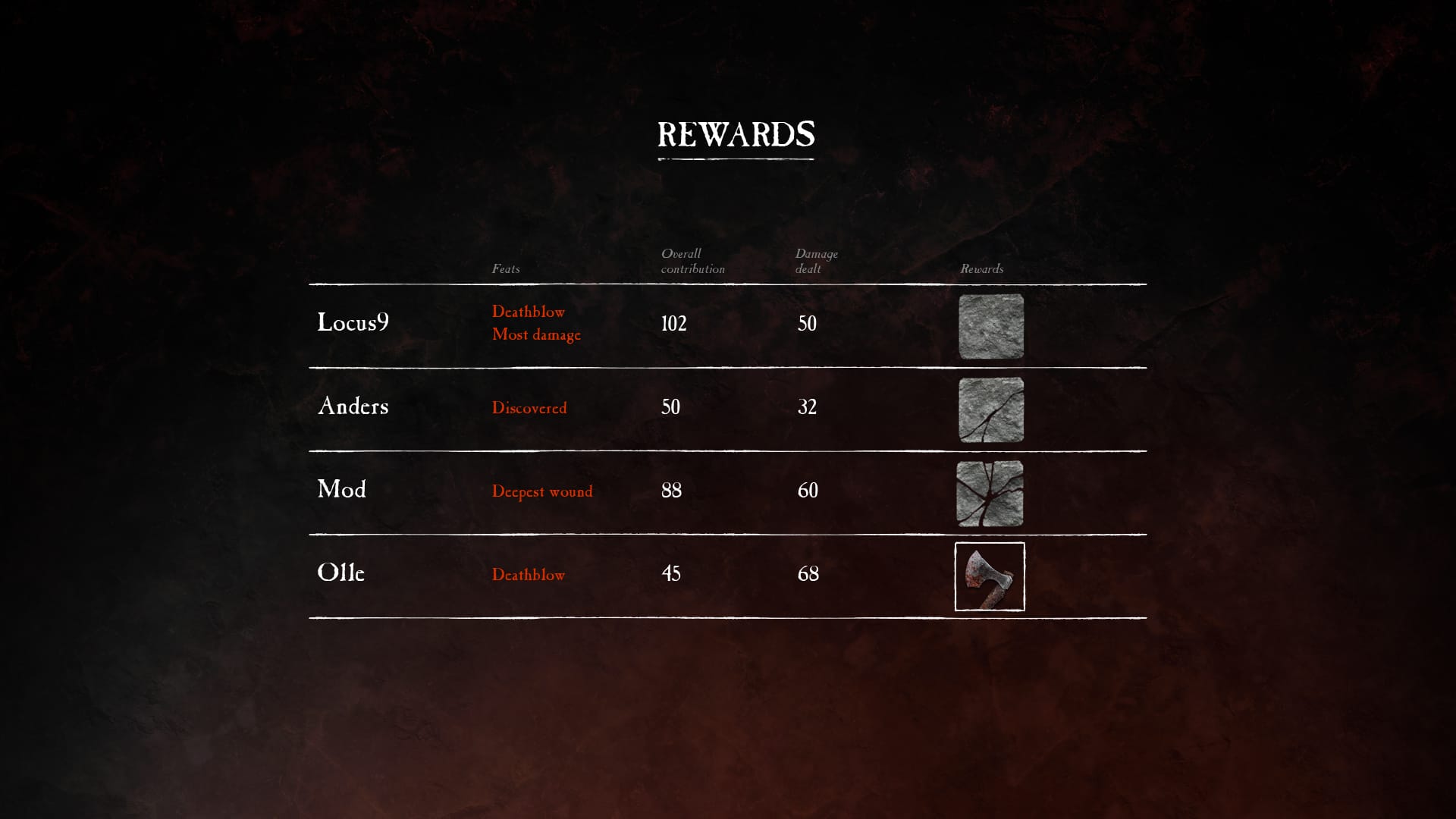This screenshot has width=1456, height=819.
Task: Select the Locus9 player row
Action: coord(353,323)
